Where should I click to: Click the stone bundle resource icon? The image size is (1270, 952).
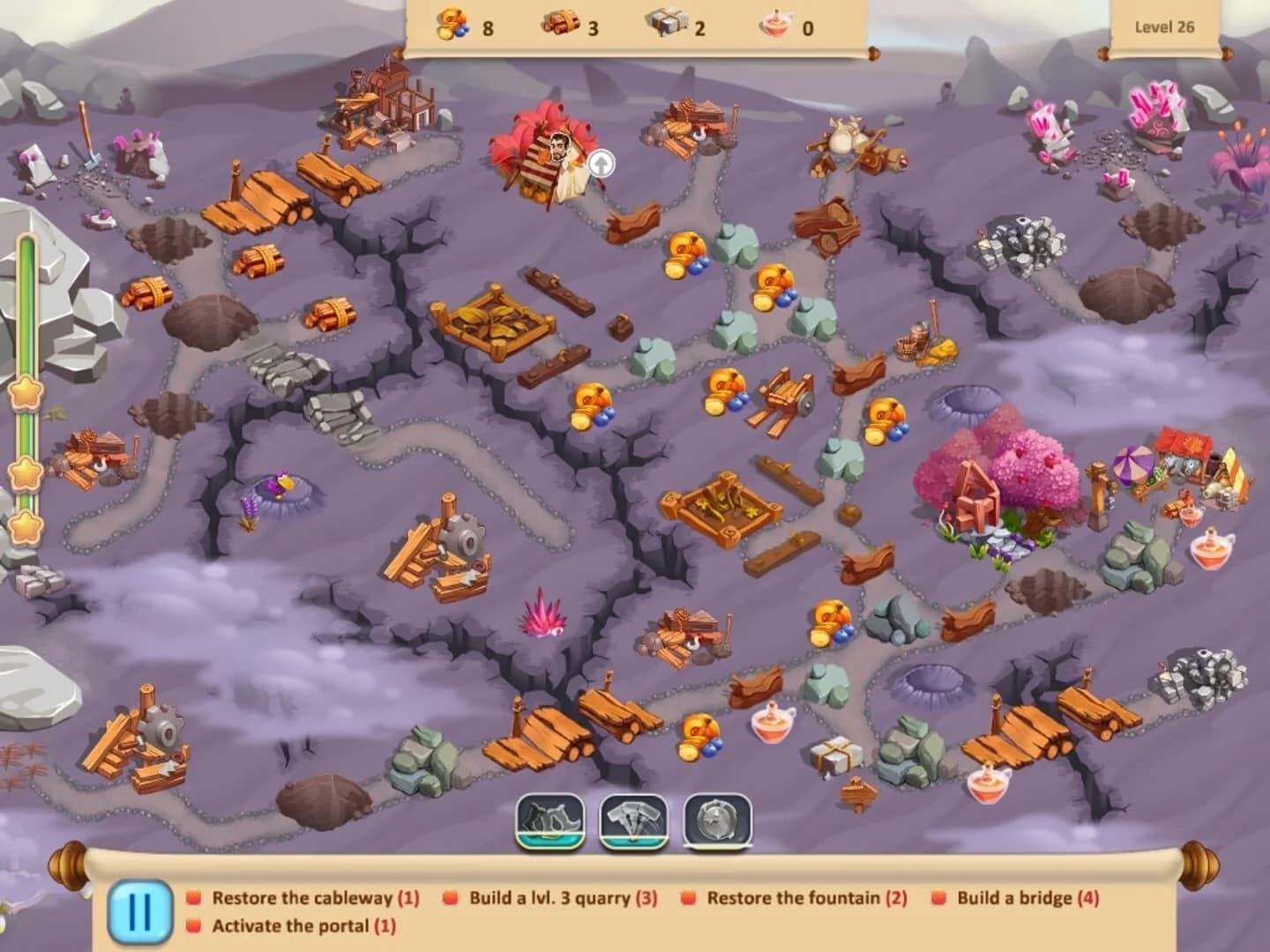coord(668,24)
